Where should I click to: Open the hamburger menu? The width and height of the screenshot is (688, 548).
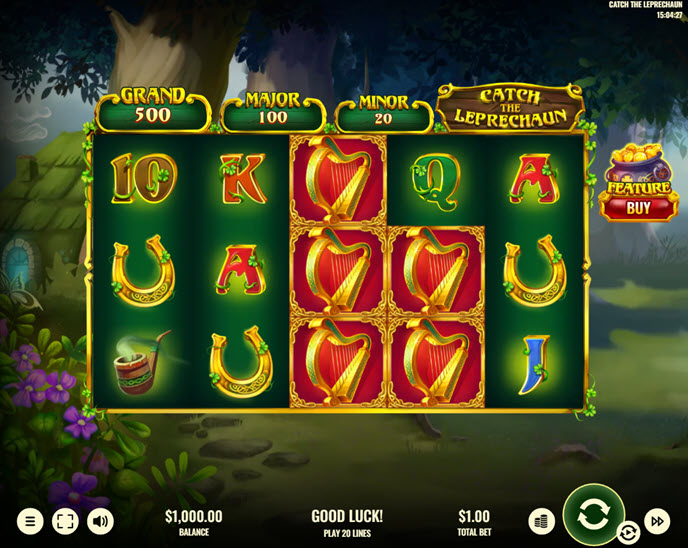[31, 521]
